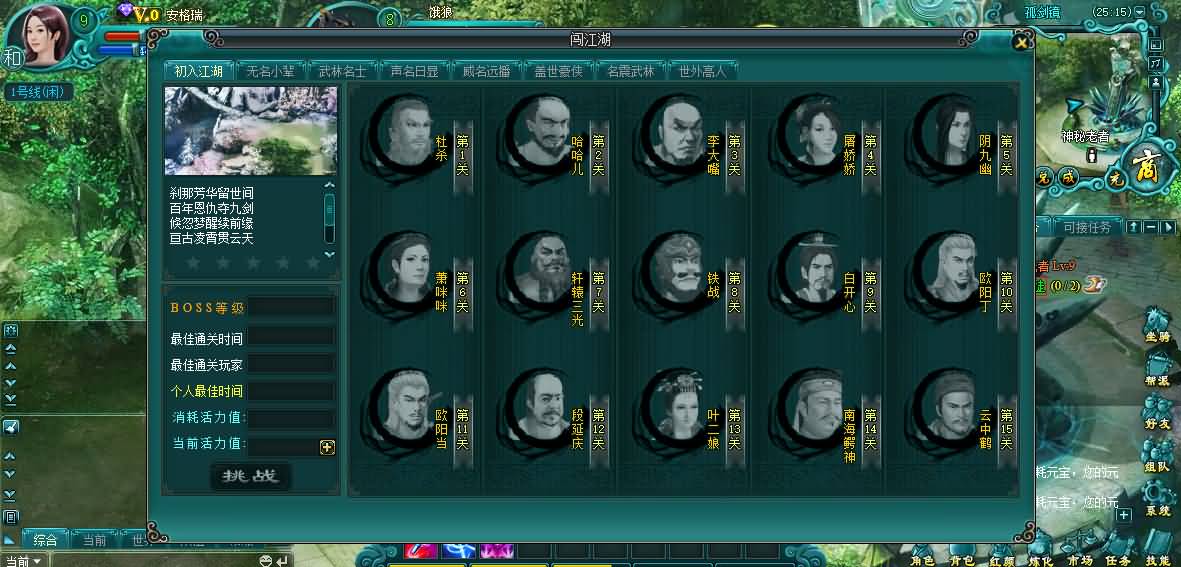Close the 闯江湖 window
1181x567 pixels.
tap(1020, 42)
